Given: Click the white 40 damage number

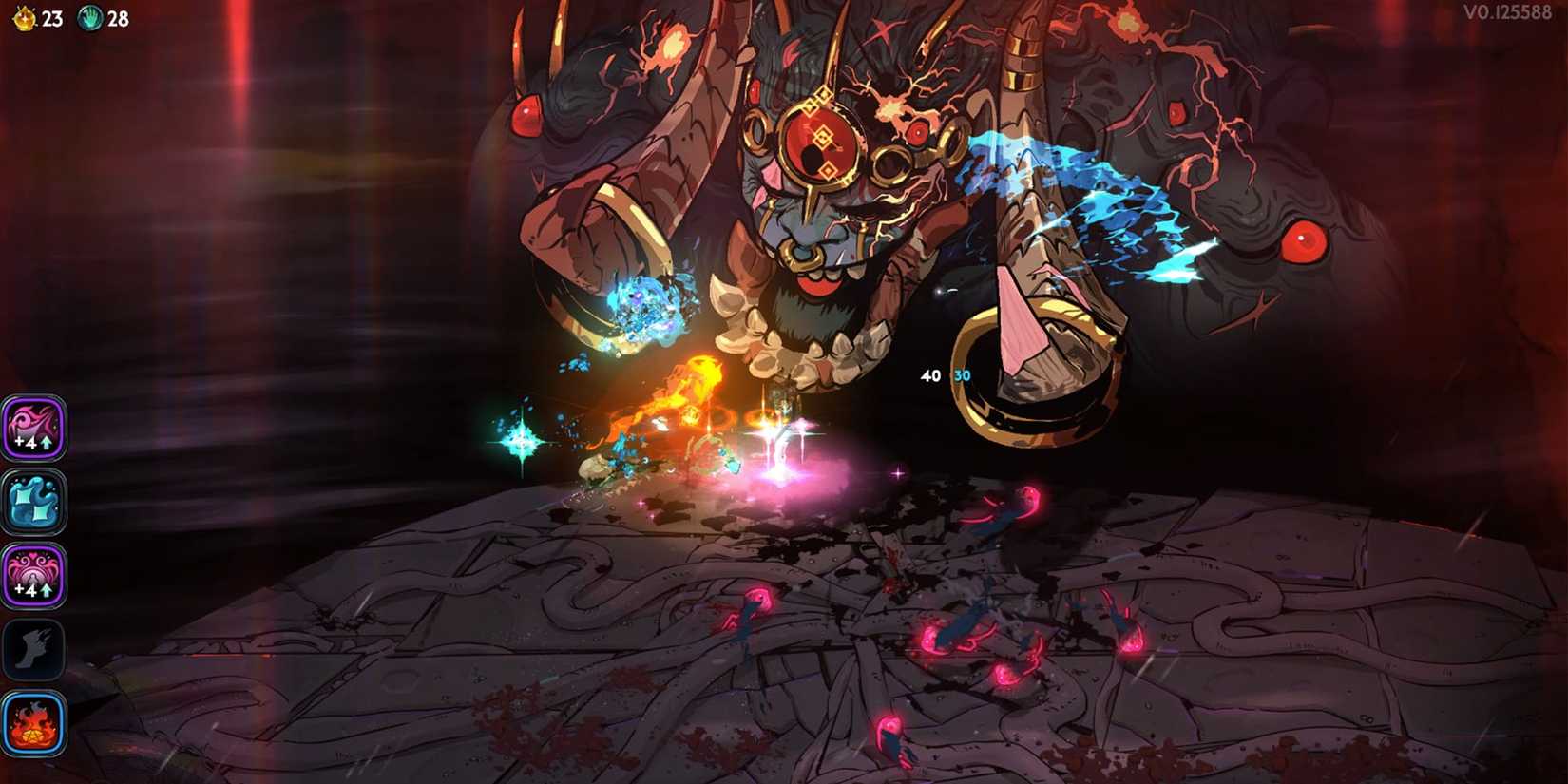Looking at the screenshot, I should click(930, 375).
